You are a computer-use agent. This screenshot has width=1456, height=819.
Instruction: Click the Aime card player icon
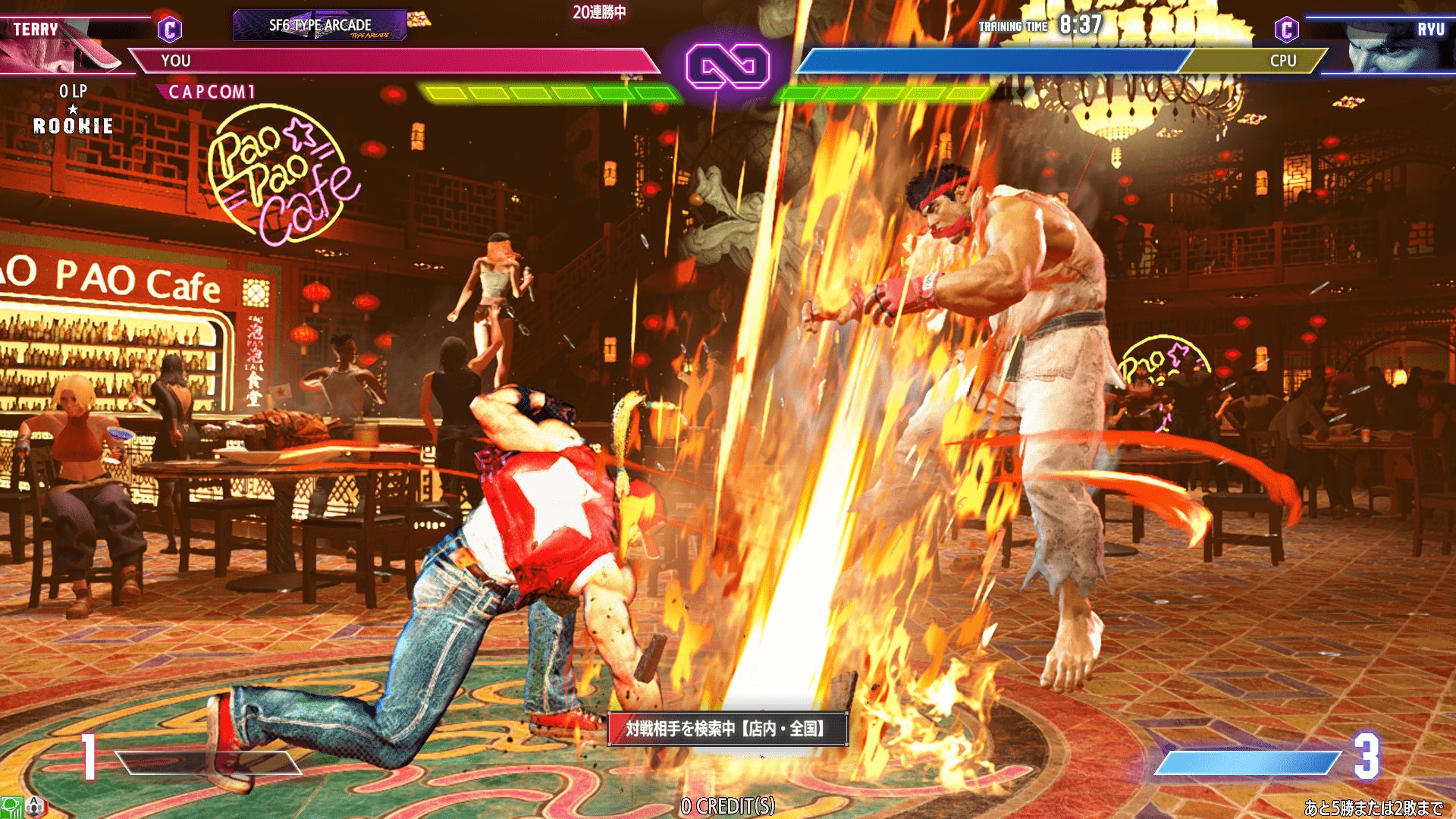click(x=35, y=807)
